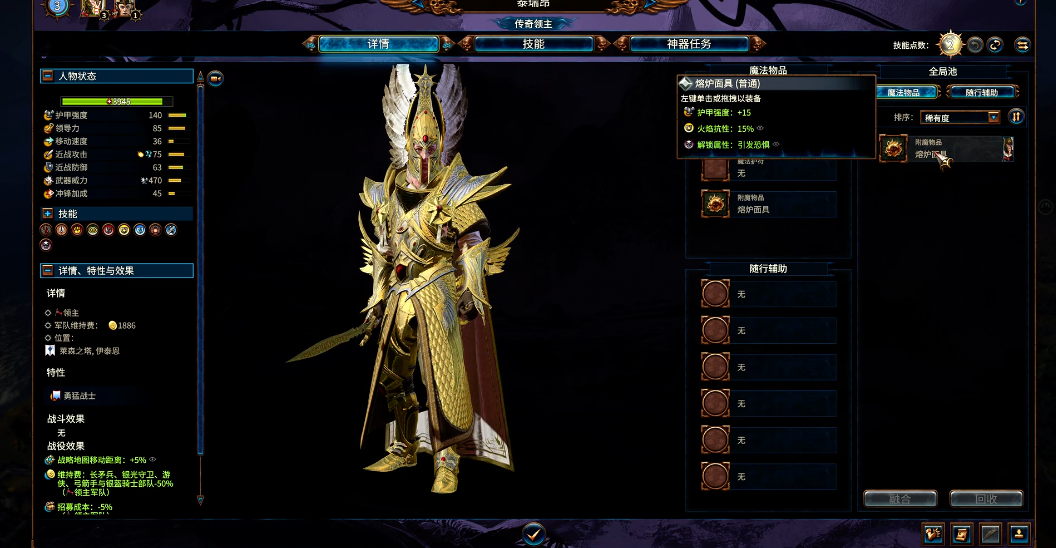This screenshot has height=548, width=1056.
Task: Select the 勇猛战士 trait entry
Action: (80, 396)
